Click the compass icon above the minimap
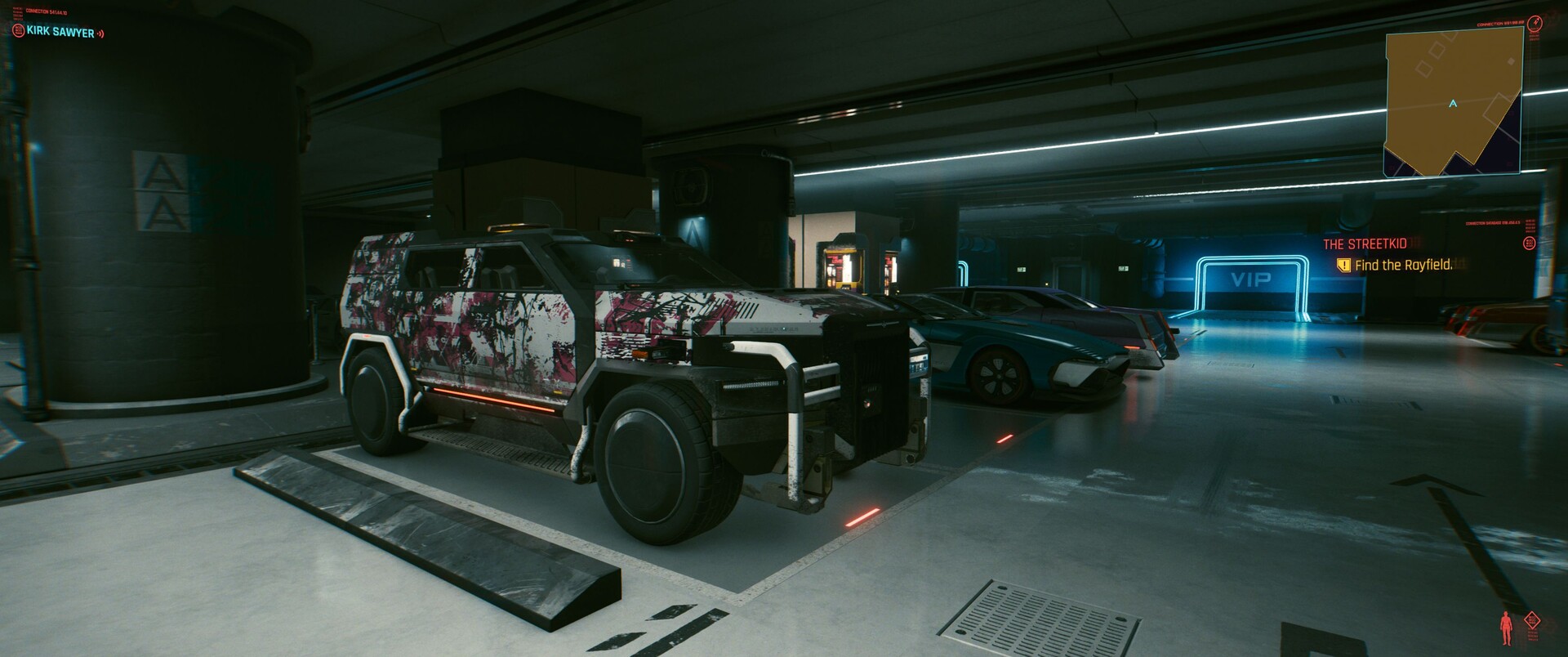Screen dimensions: 1568x657 pos(1534,22)
